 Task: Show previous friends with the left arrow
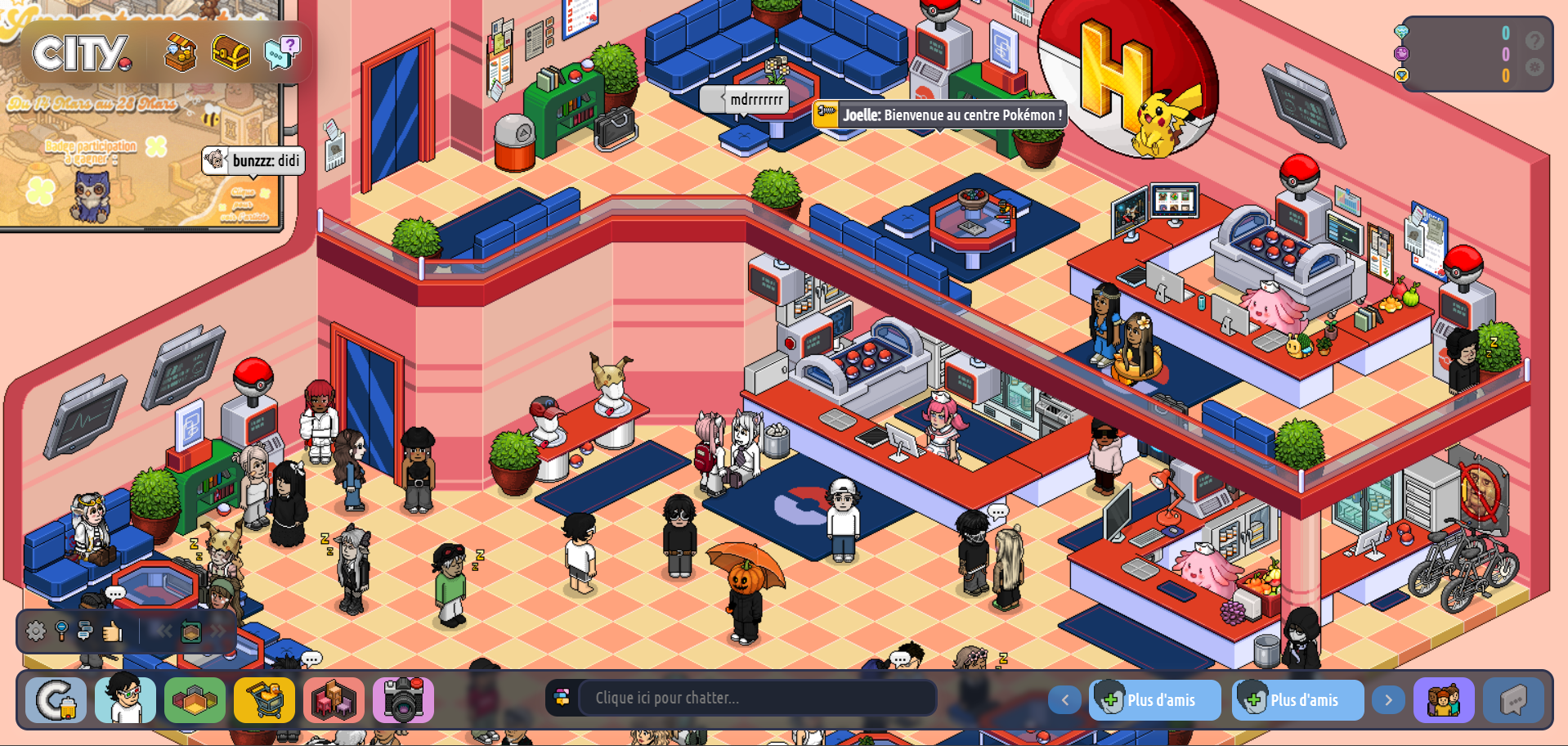(1064, 700)
